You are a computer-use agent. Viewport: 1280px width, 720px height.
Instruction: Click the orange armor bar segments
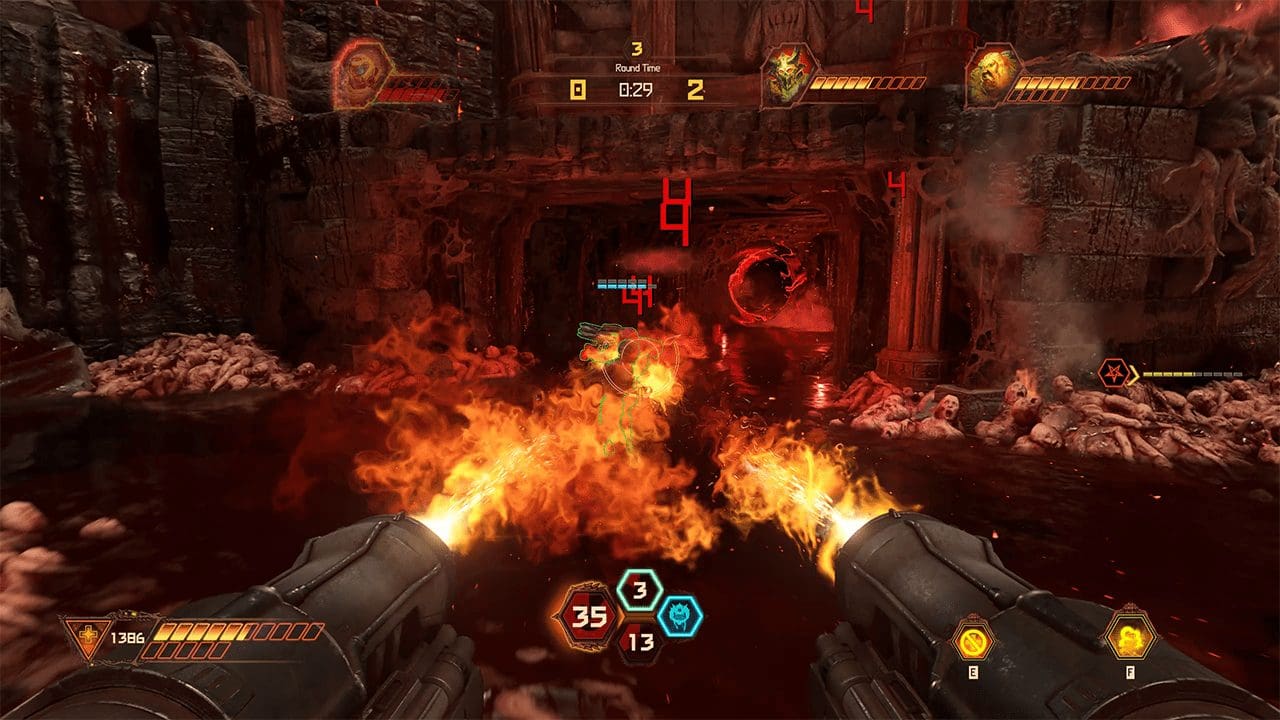200,630
